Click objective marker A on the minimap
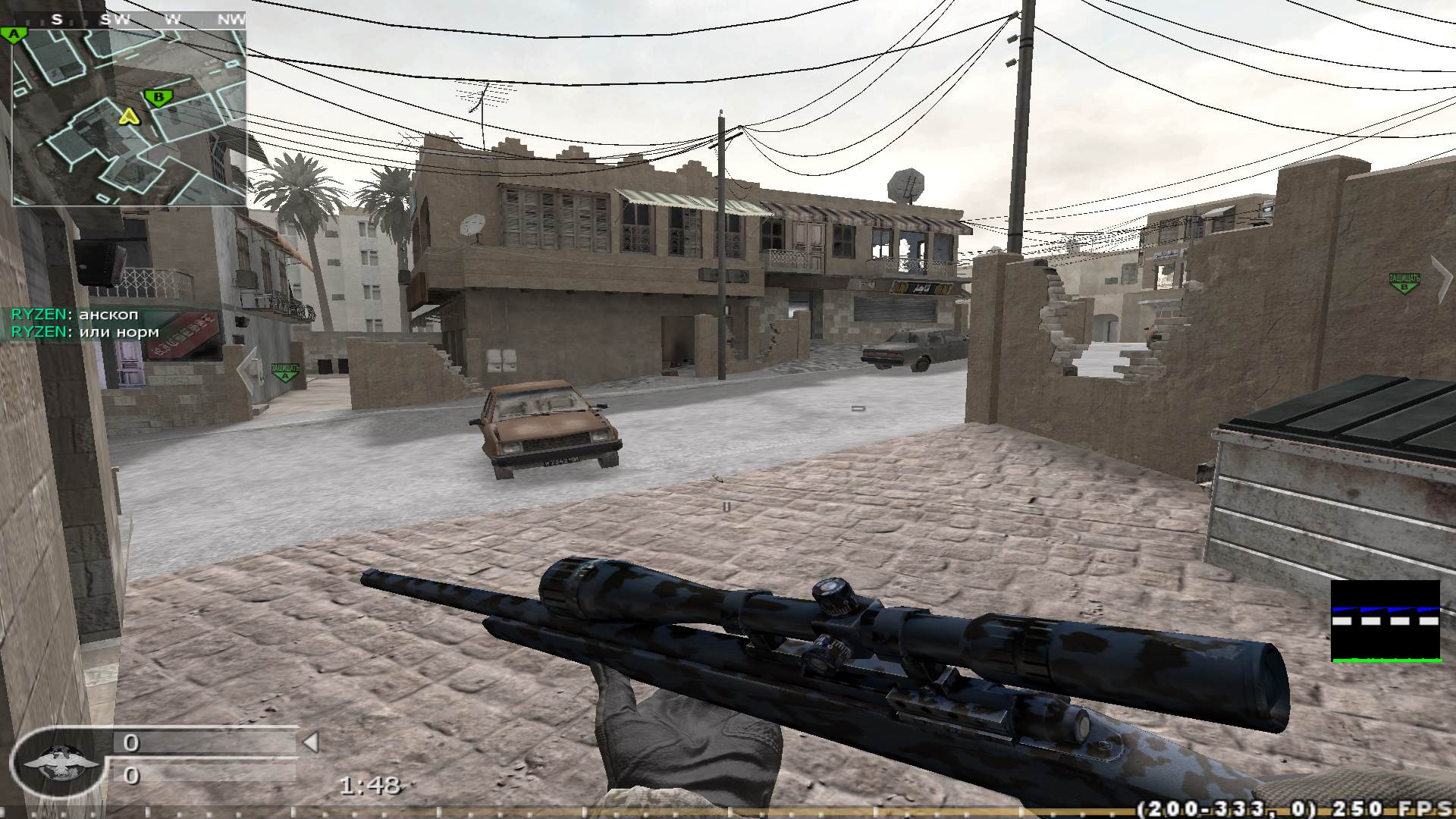 coord(15,33)
